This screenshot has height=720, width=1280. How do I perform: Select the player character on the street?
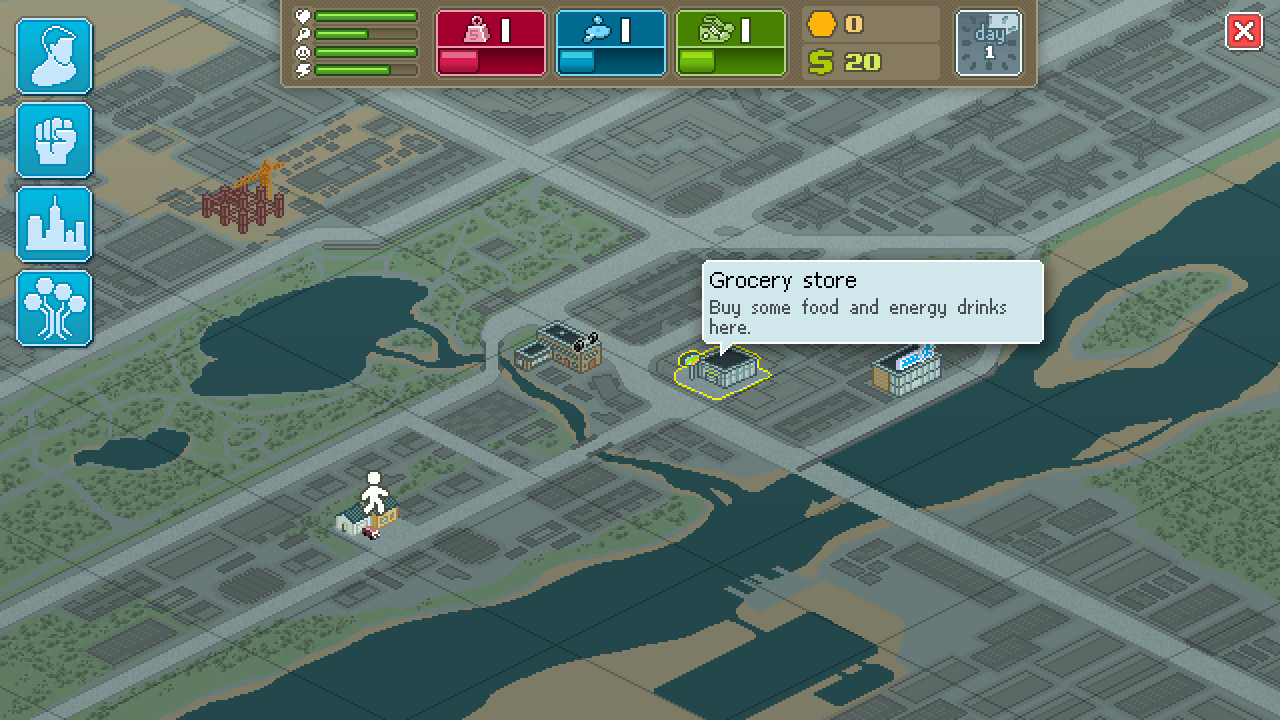point(374,490)
